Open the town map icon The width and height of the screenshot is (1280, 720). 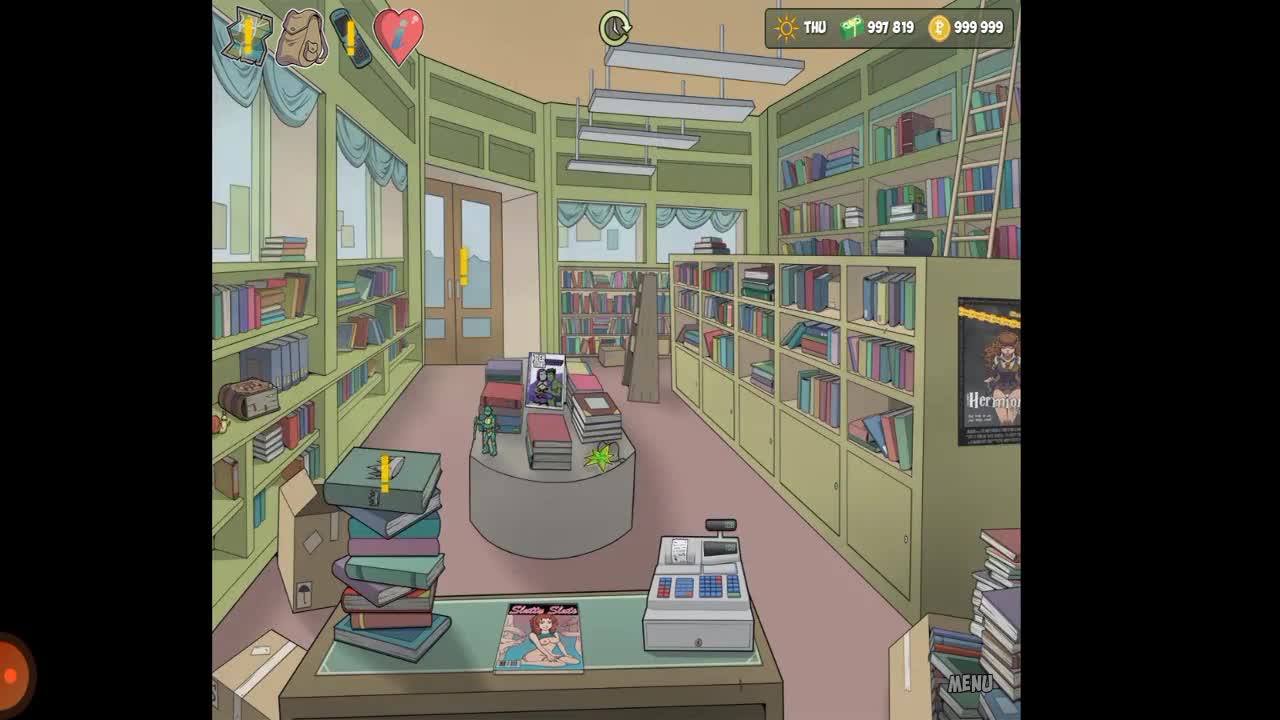pyautogui.click(x=246, y=37)
